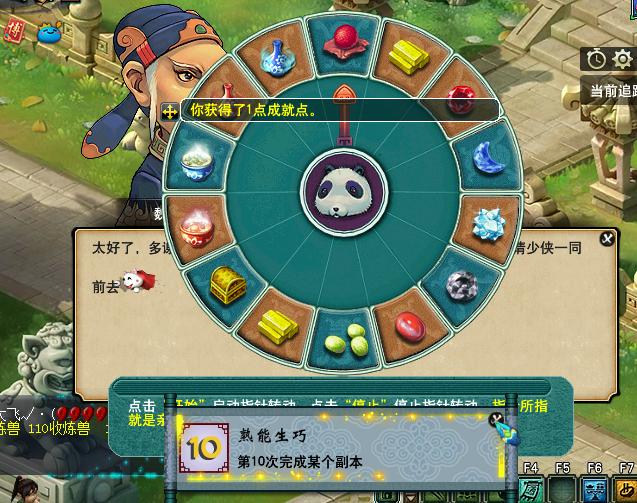Open the gear settings icon
This screenshot has width=637, height=503.
tap(620, 59)
